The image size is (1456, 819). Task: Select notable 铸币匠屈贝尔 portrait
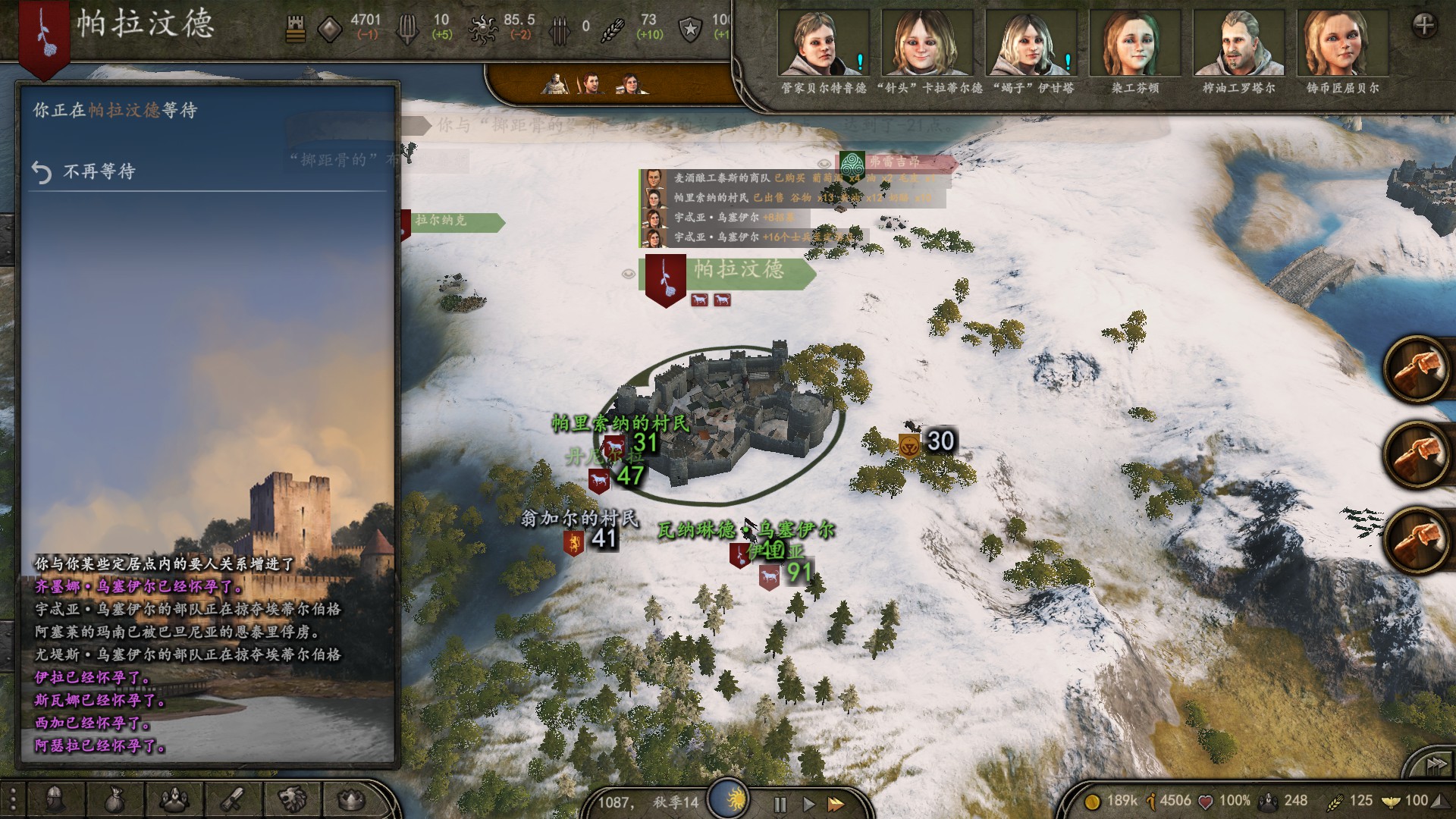pos(1341,44)
